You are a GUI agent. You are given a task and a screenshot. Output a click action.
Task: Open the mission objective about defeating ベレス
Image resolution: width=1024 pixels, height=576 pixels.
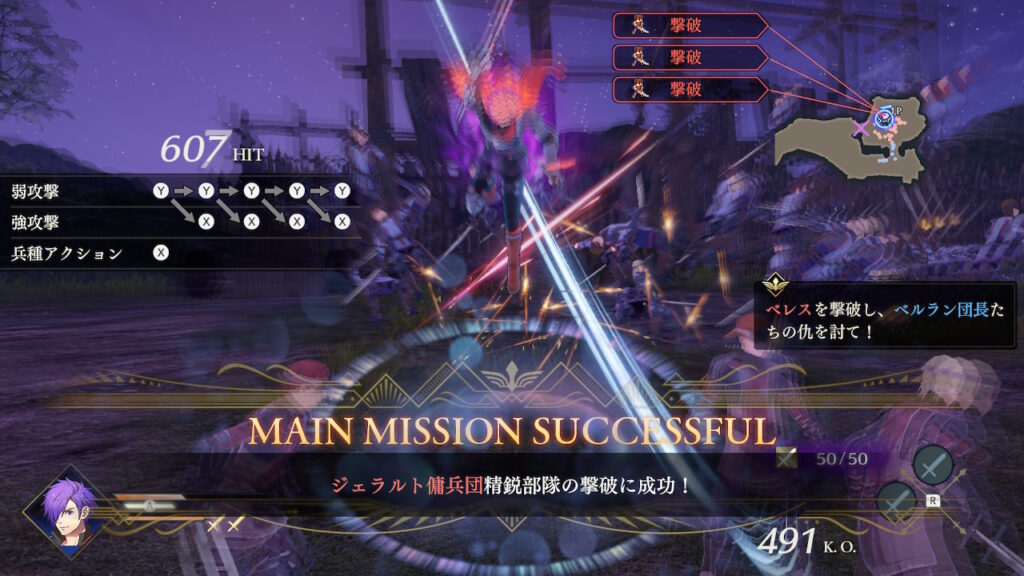tap(884, 320)
